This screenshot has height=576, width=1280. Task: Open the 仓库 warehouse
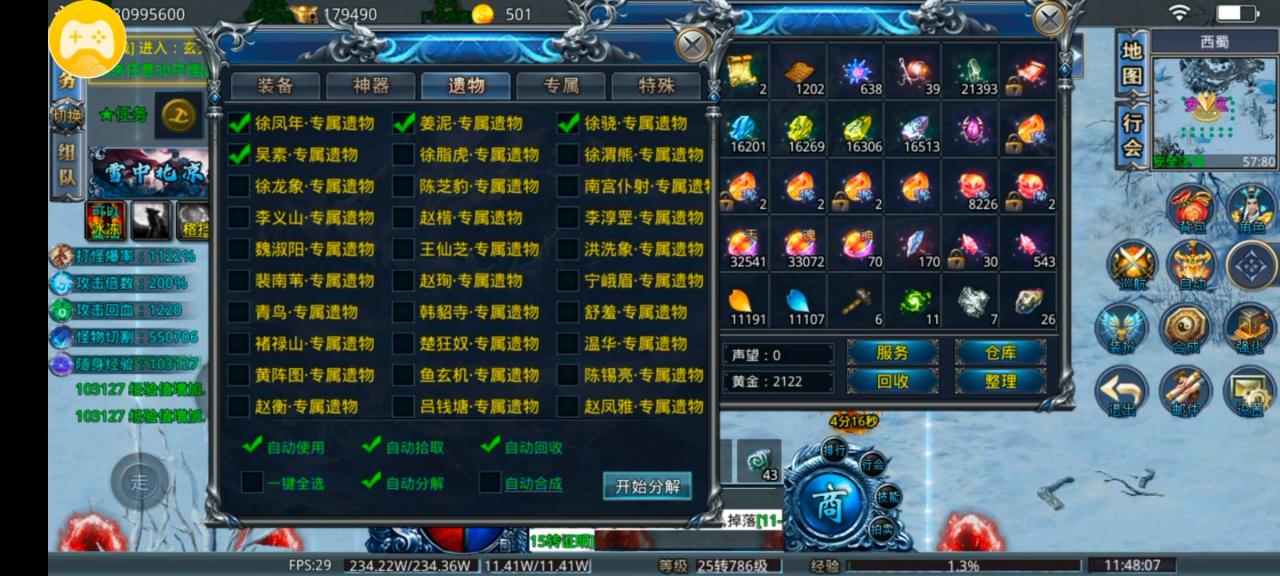[x=1000, y=352]
